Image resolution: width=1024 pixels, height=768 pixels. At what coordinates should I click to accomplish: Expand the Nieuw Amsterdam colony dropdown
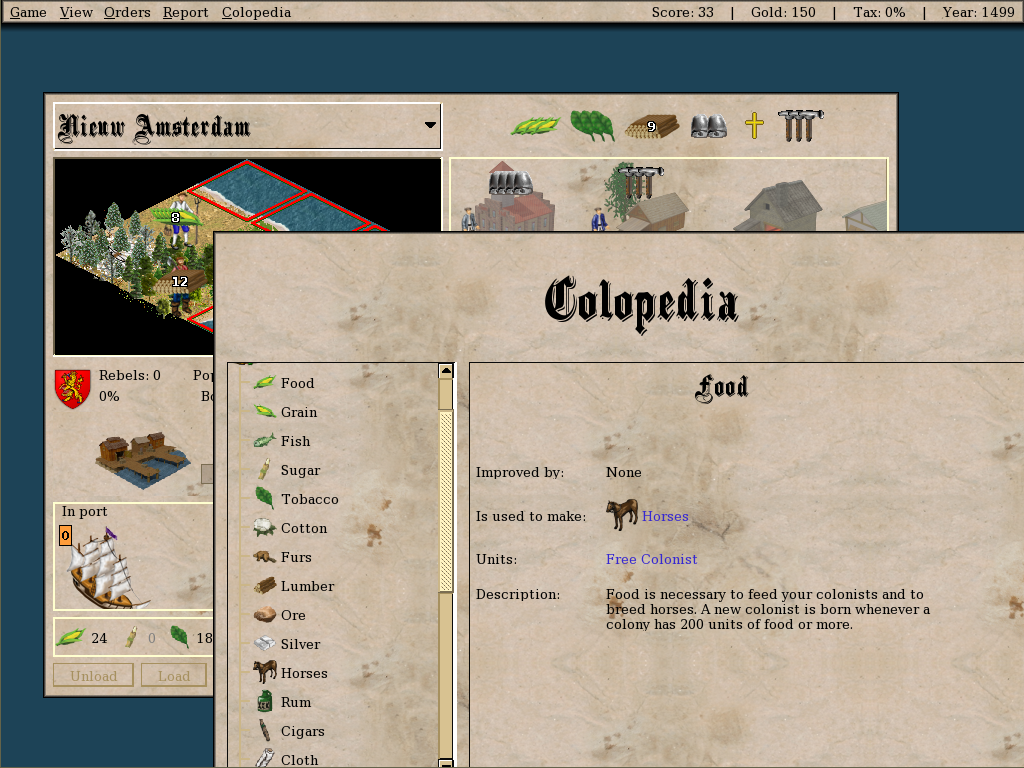pyautogui.click(x=430, y=126)
